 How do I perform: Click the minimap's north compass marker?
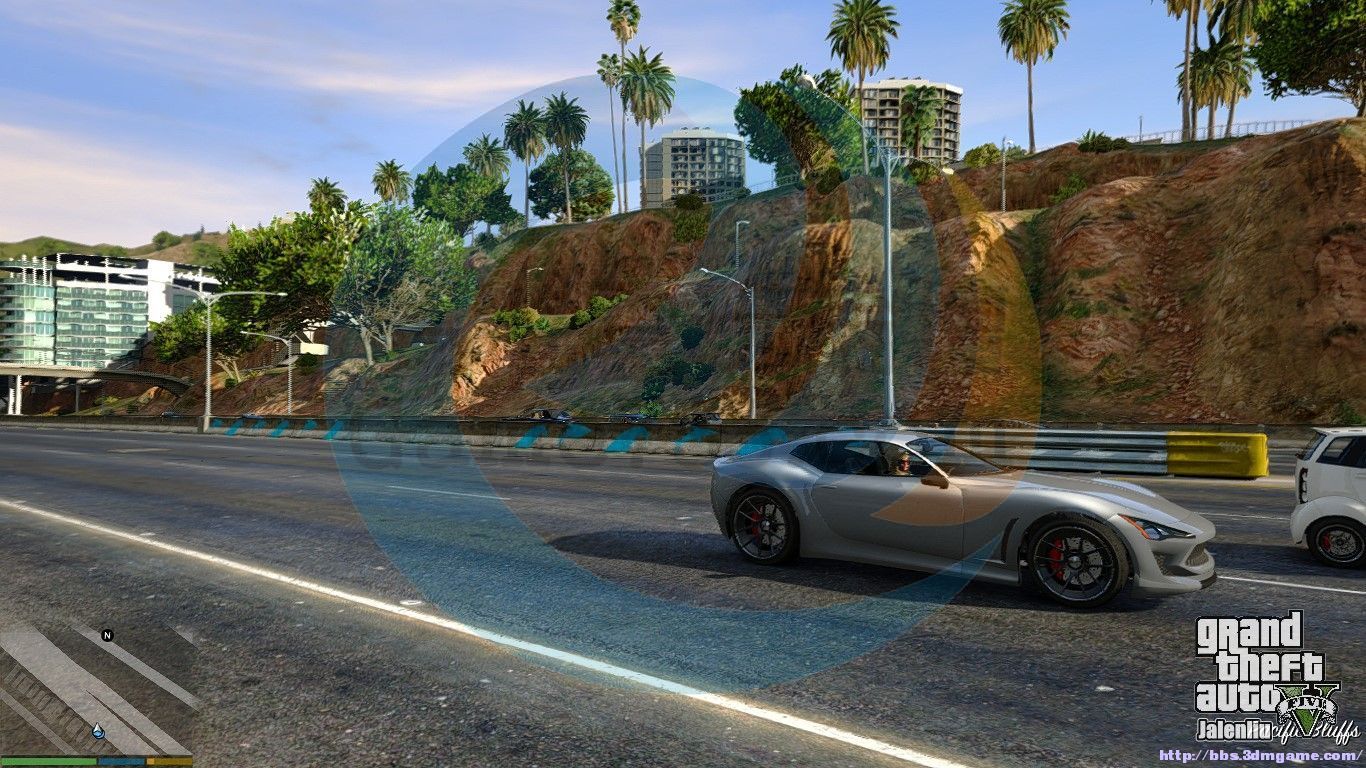[107, 635]
